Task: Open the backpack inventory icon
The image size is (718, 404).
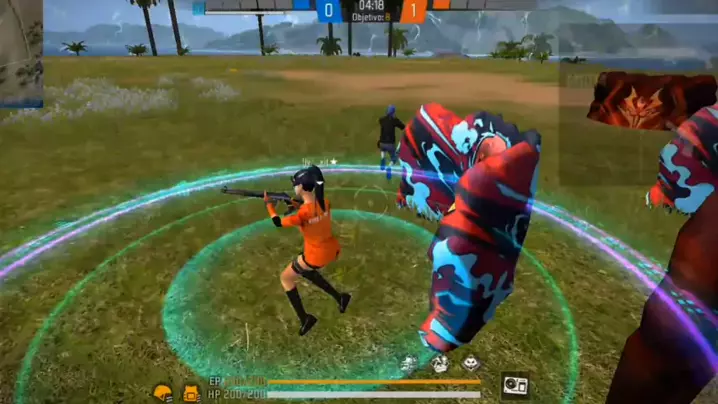Action: pos(191,392)
